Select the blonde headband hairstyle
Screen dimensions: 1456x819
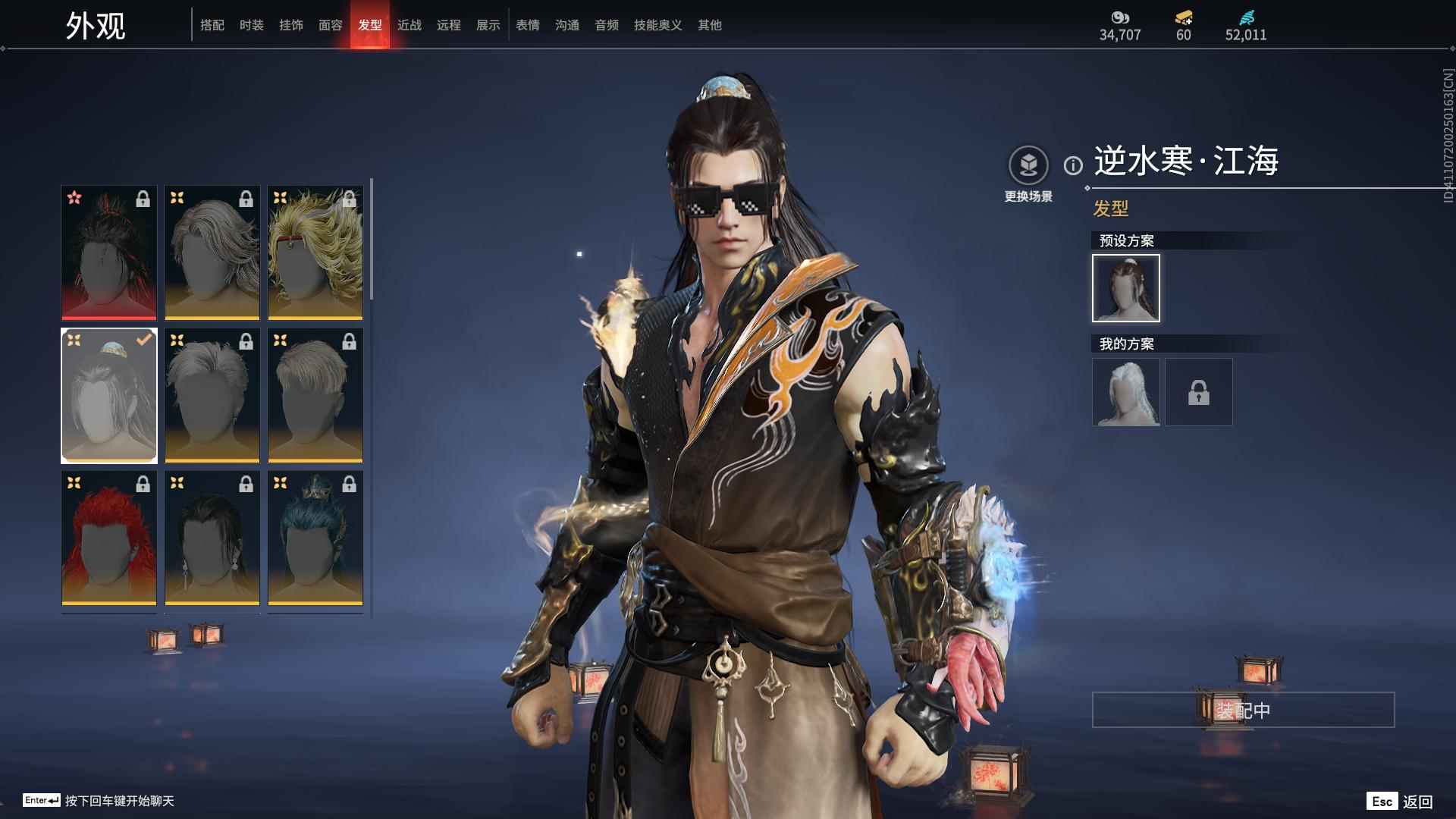(315, 253)
